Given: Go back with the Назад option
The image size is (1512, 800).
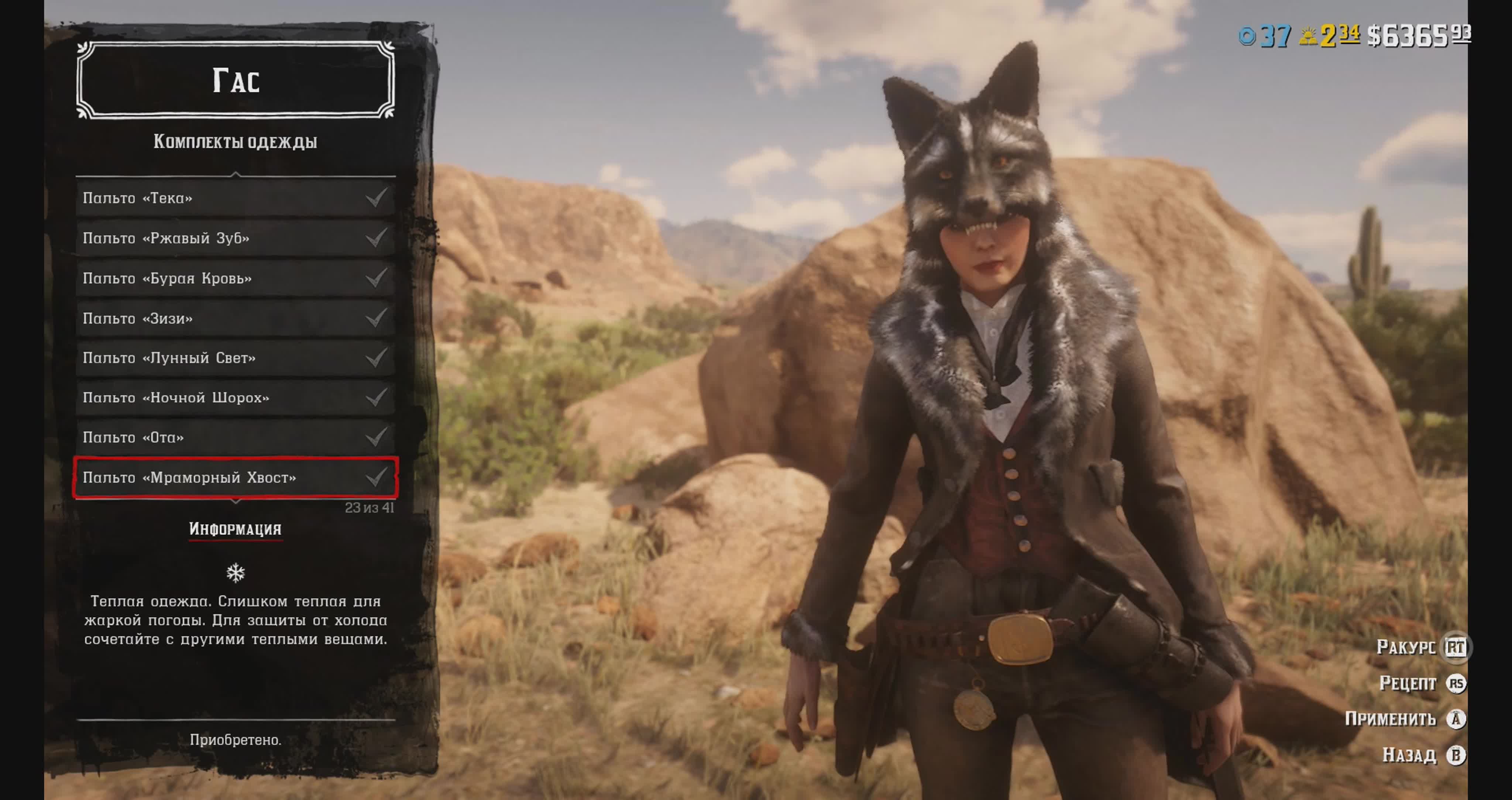Looking at the screenshot, I should tap(1423, 755).
